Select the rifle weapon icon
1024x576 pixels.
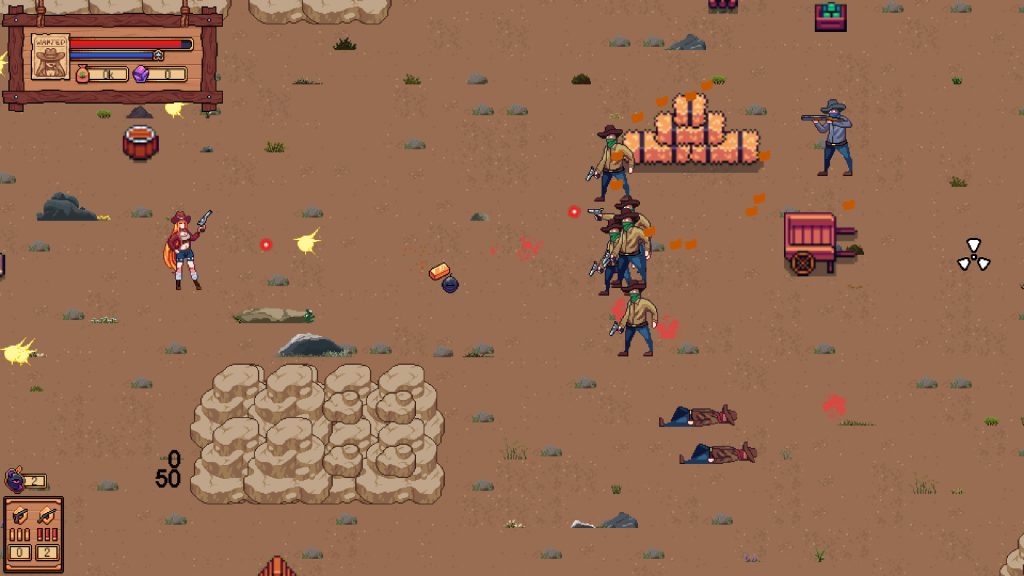coord(47,517)
